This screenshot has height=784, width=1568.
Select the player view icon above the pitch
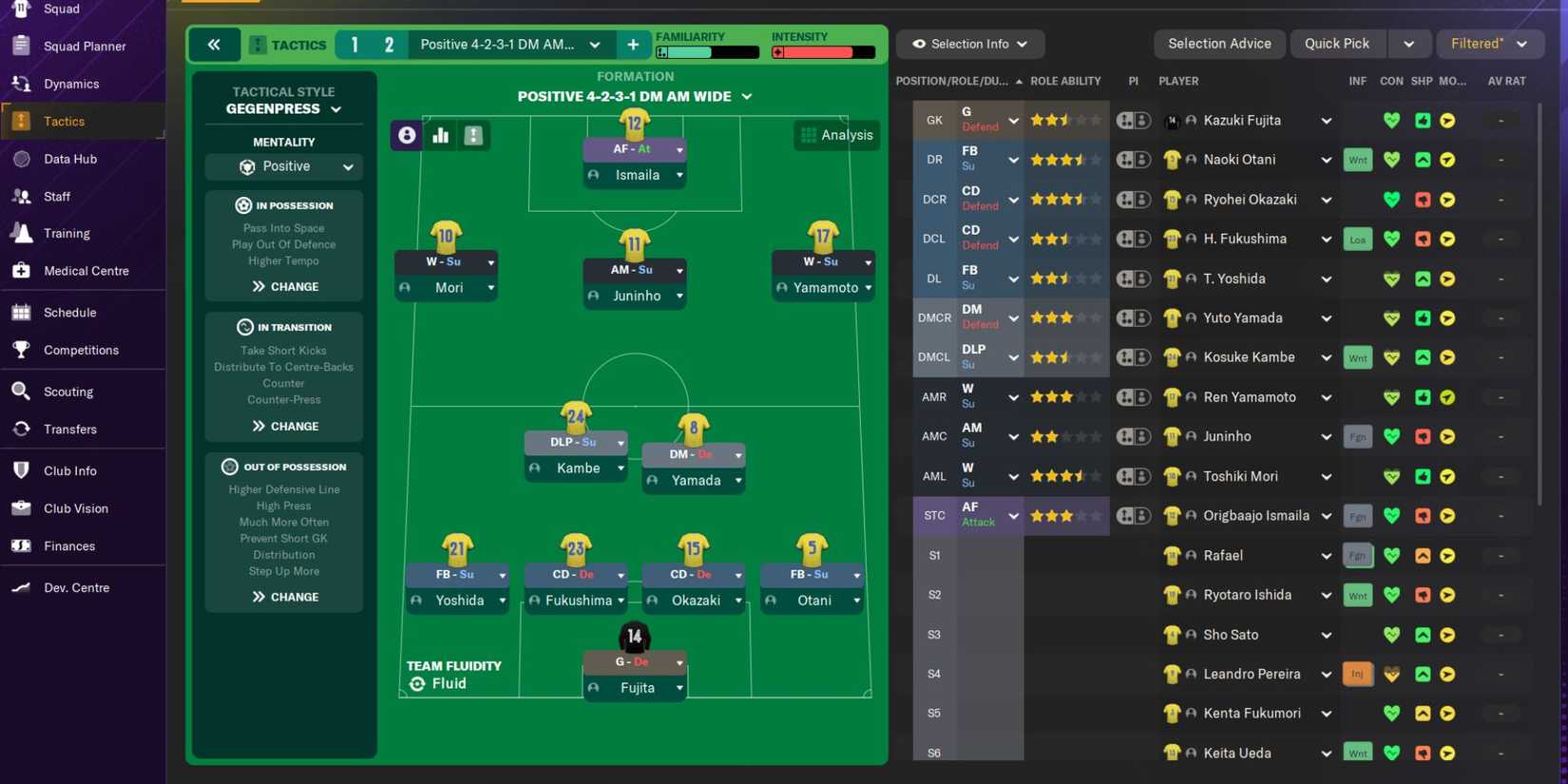click(x=407, y=135)
